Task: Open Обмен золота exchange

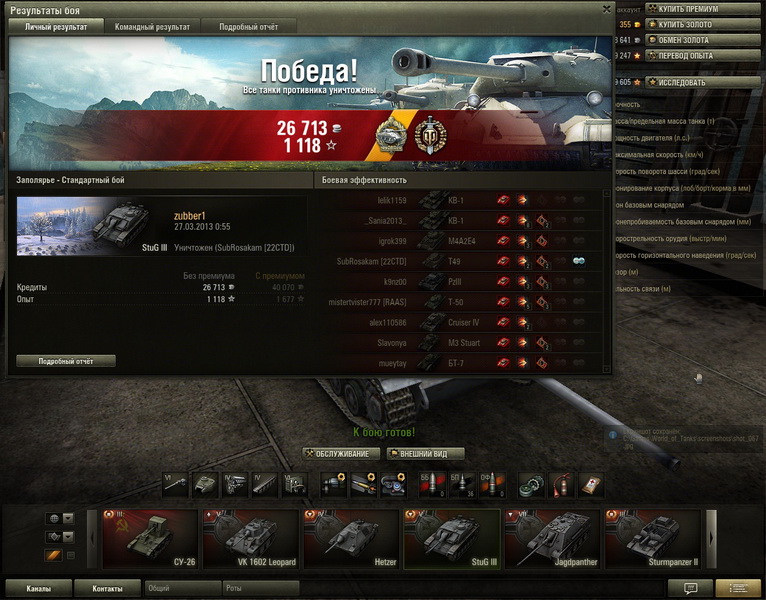Action: [x=703, y=40]
